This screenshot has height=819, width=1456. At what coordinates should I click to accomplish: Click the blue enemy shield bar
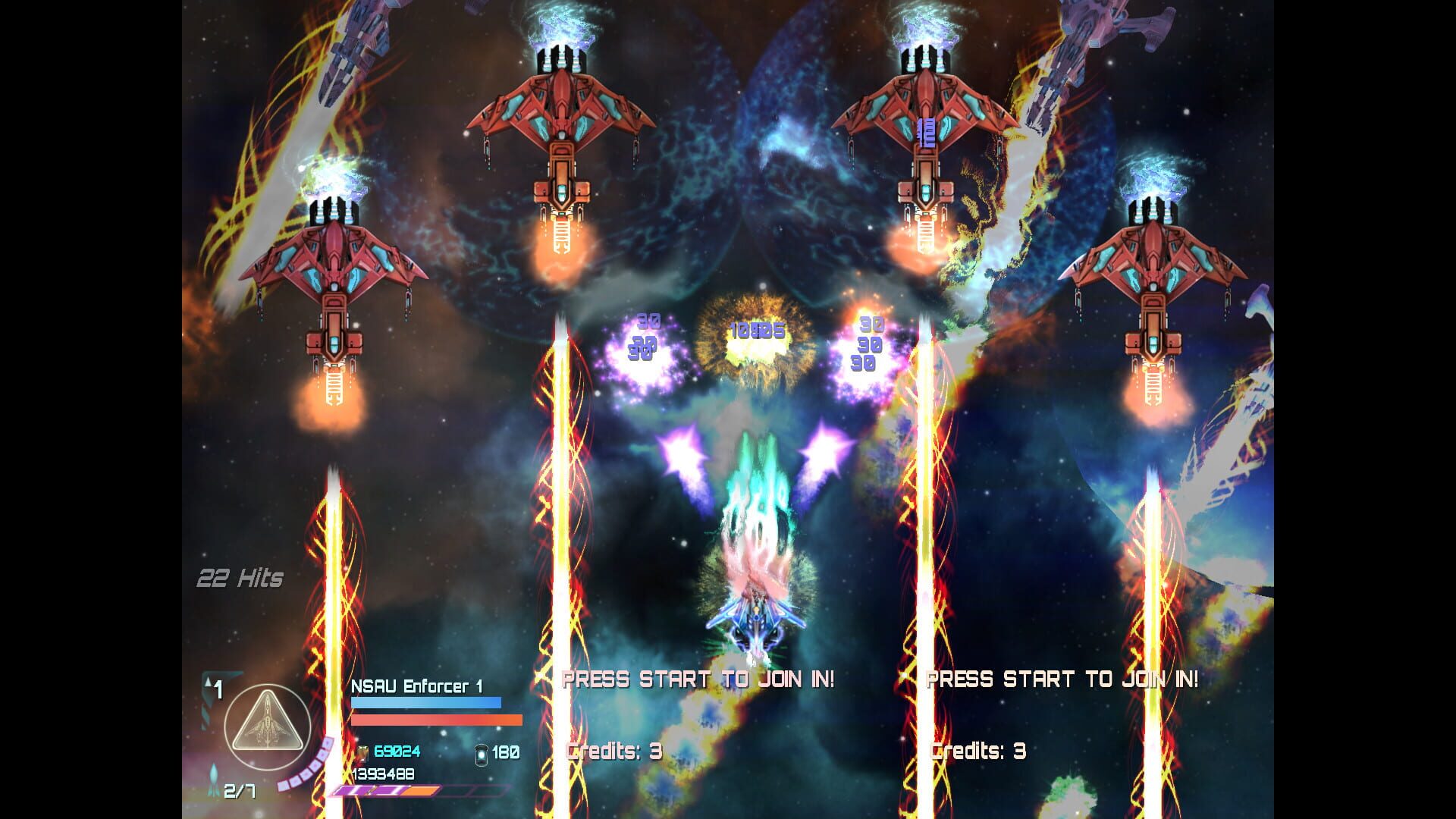(x=425, y=701)
